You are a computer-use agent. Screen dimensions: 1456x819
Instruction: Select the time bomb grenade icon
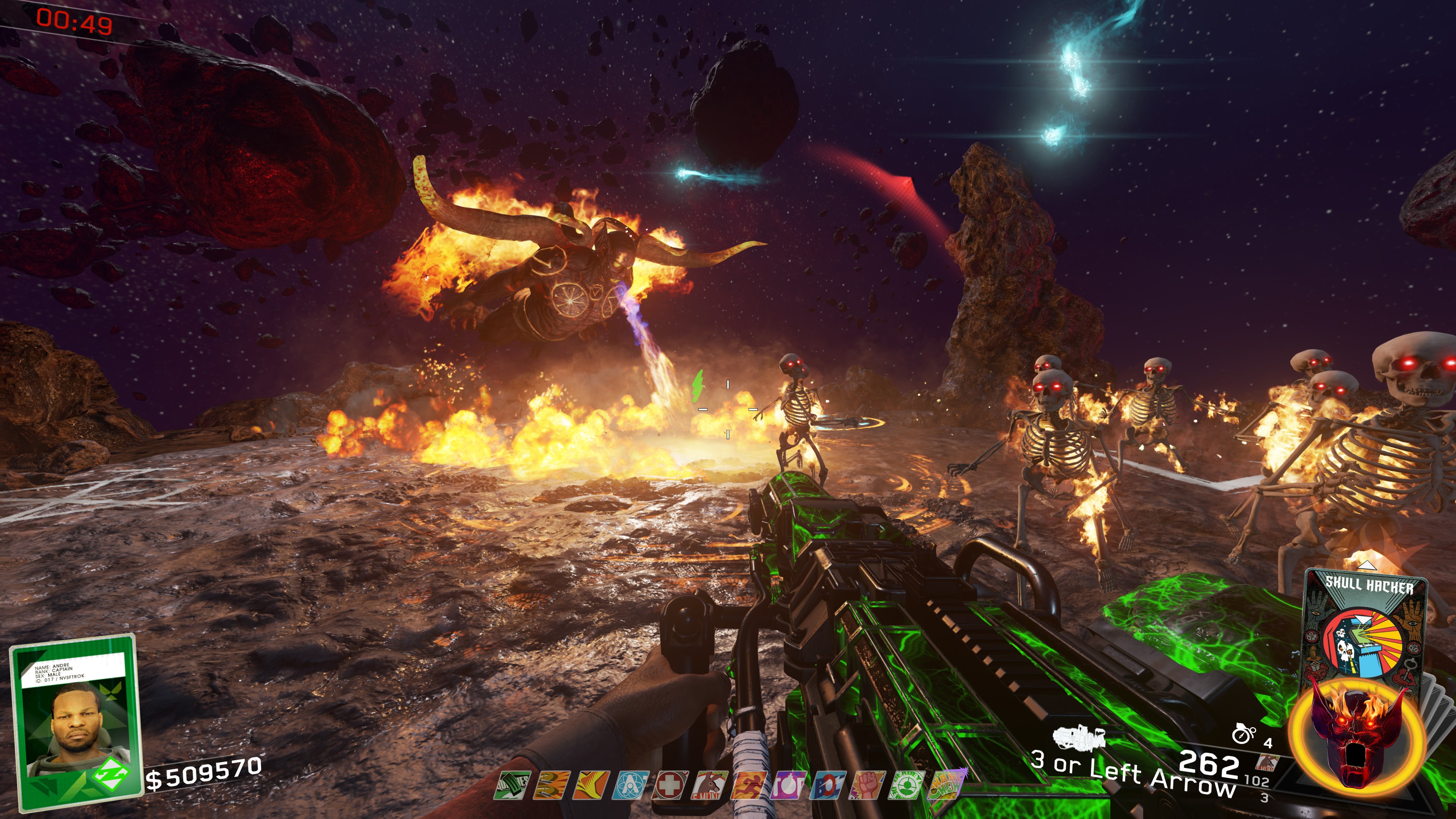[1243, 734]
